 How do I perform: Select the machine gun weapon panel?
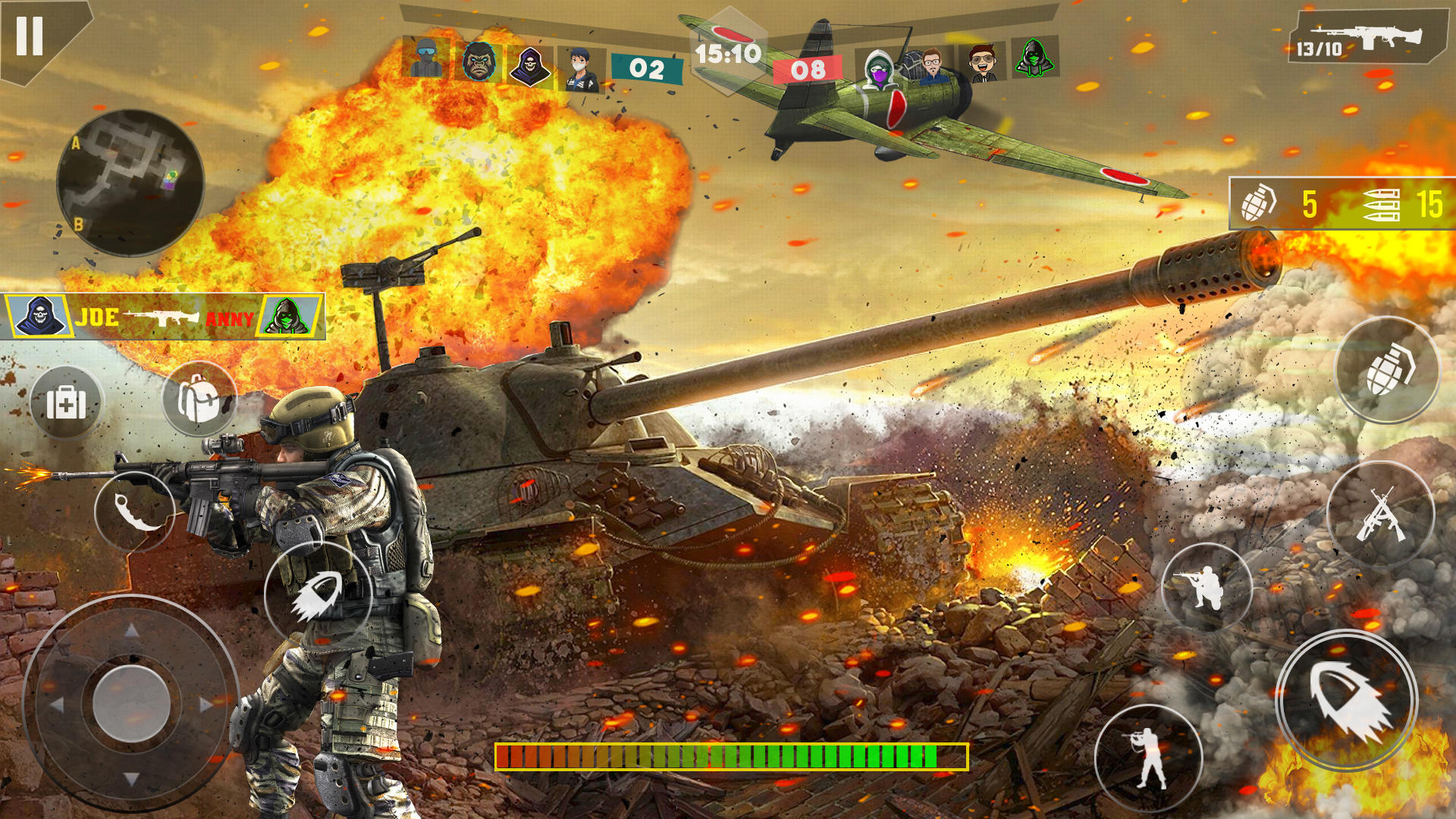tap(1367, 38)
